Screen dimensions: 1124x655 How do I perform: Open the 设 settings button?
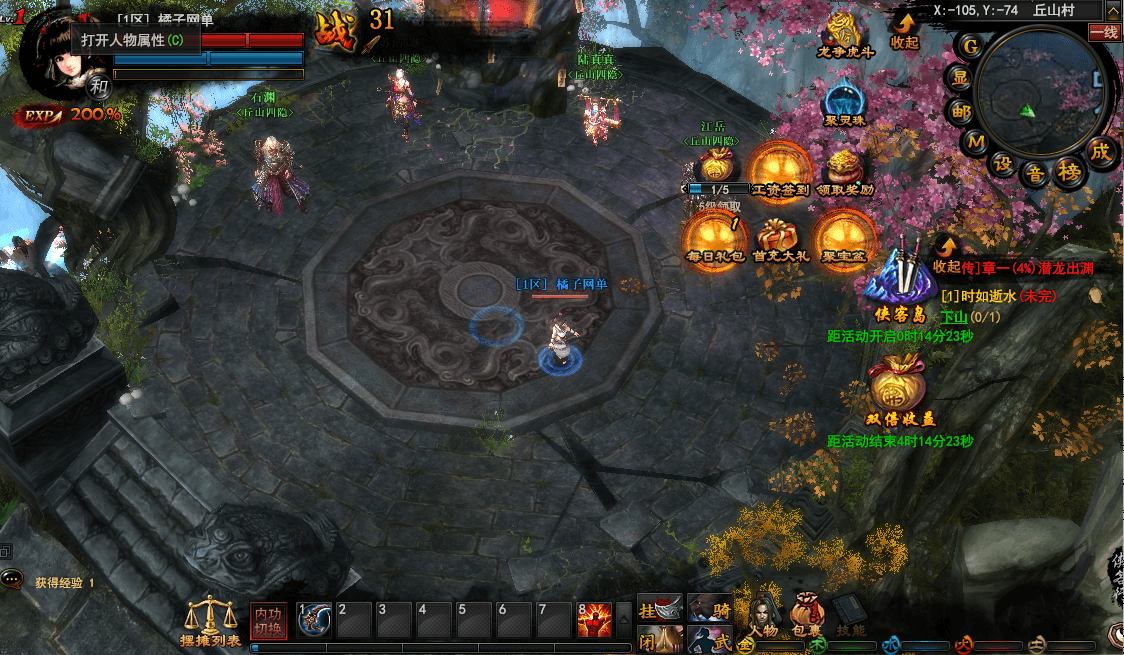[x=1002, y=162]
